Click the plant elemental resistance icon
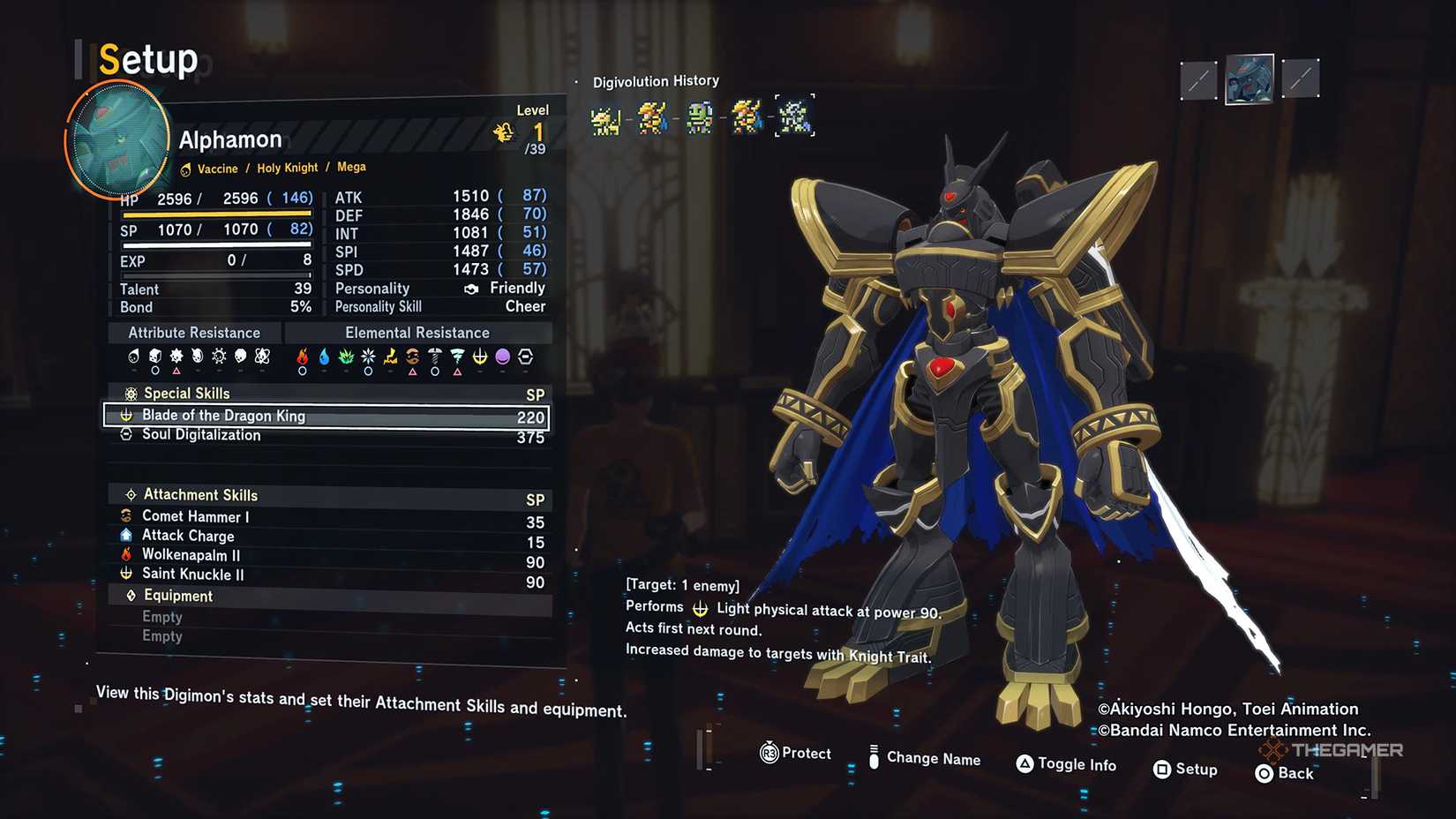Viewport: 1456px width, 819px height. point(346,357)
